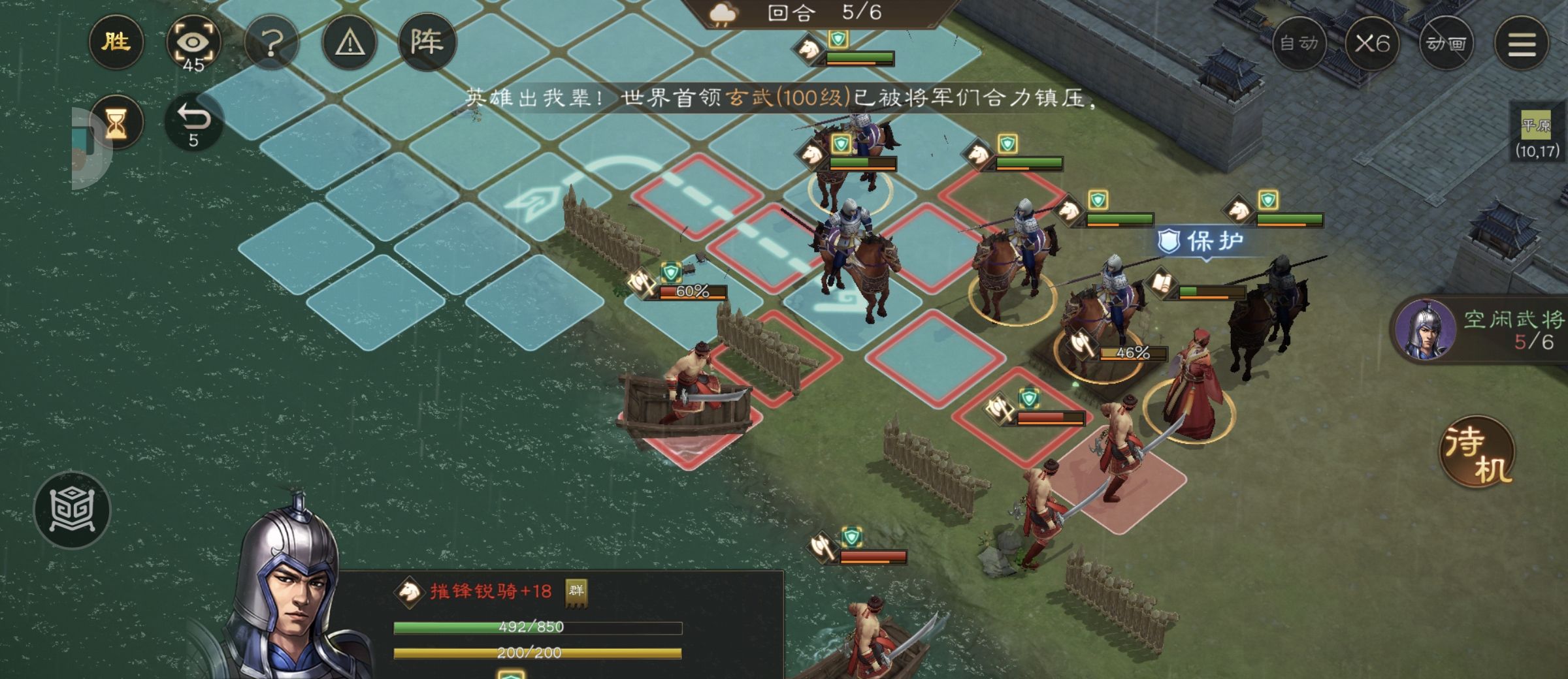Select the 保护 protect label
This screenshot has width=1568, height=679.
pyautogui.click(x=1201, y=242)
